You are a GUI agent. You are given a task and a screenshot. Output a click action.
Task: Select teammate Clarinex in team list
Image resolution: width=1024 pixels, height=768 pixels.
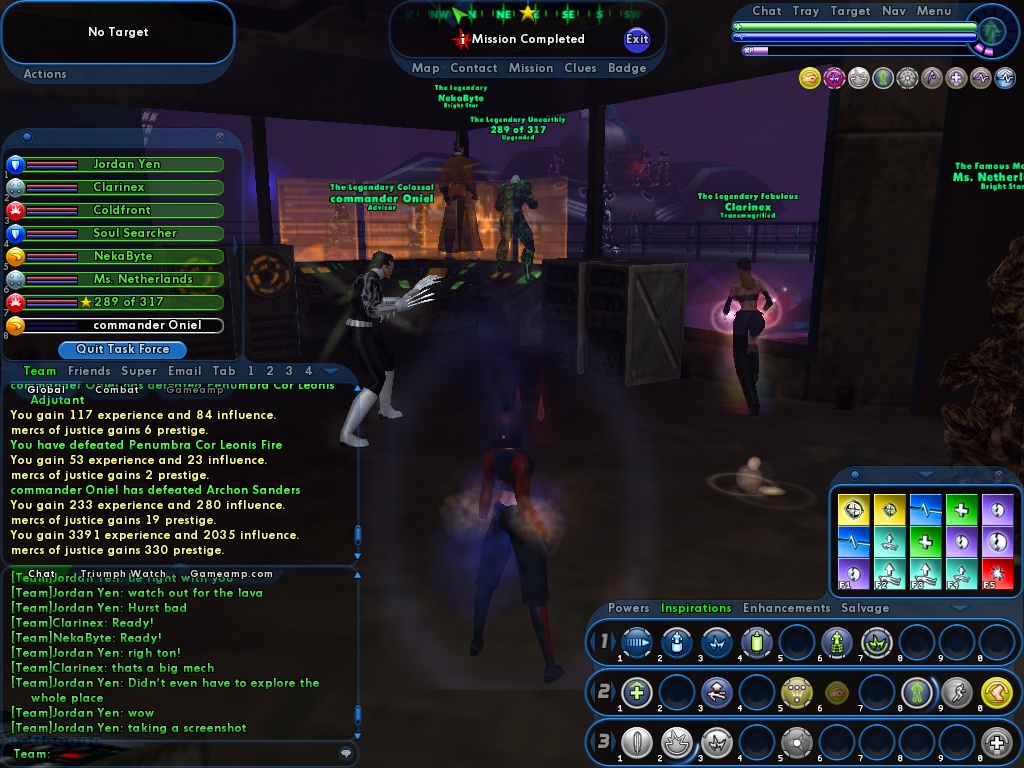(x=119, y=187)
